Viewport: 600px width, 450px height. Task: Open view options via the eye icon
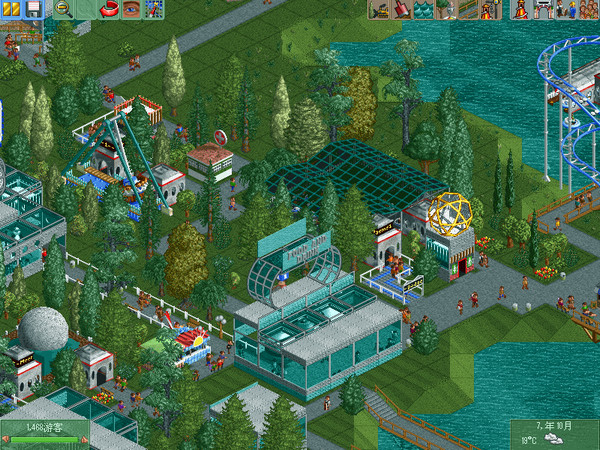point(131,9)
